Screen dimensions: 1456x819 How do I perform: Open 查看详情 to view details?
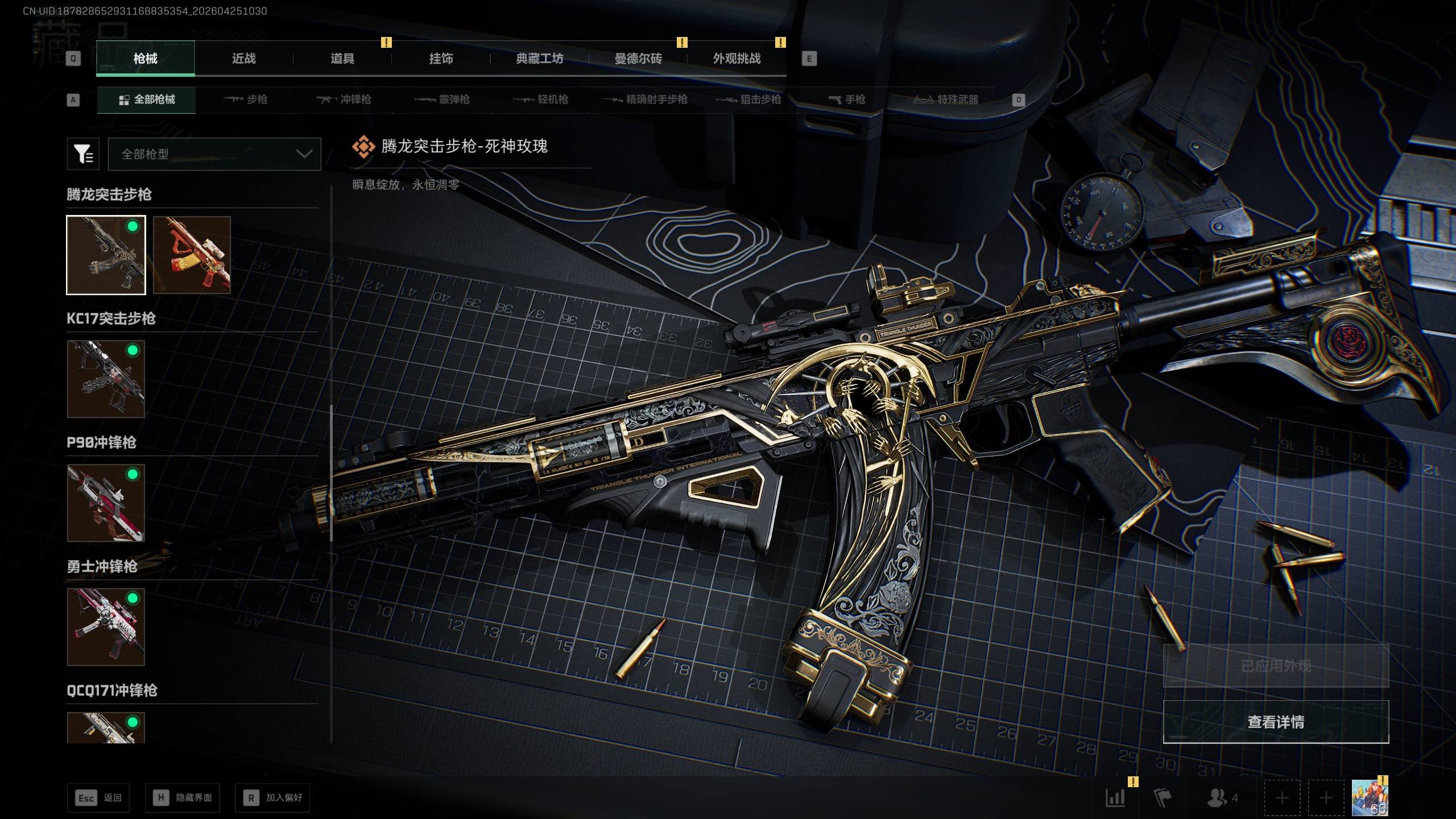point(1276,722)
